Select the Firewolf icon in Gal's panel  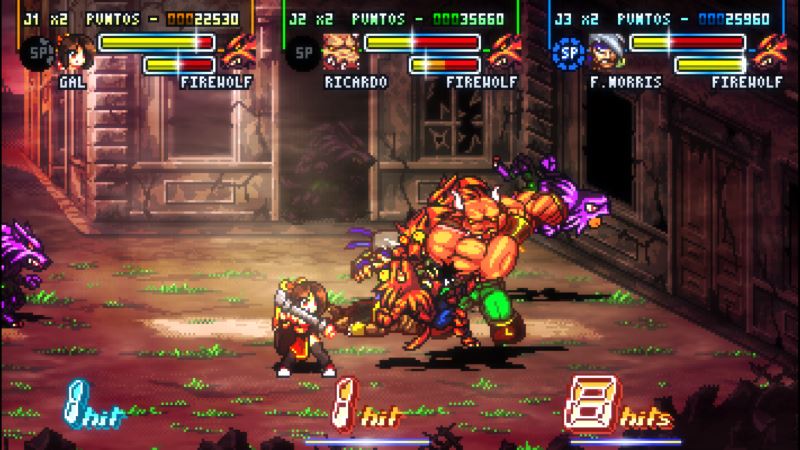[x=240, y=50]
